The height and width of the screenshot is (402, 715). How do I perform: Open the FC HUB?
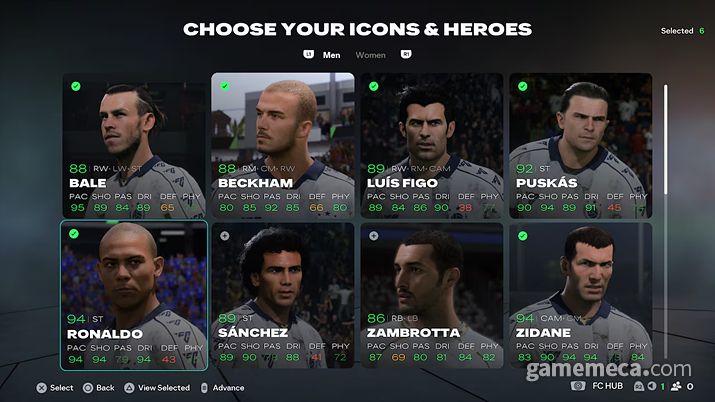607,385
